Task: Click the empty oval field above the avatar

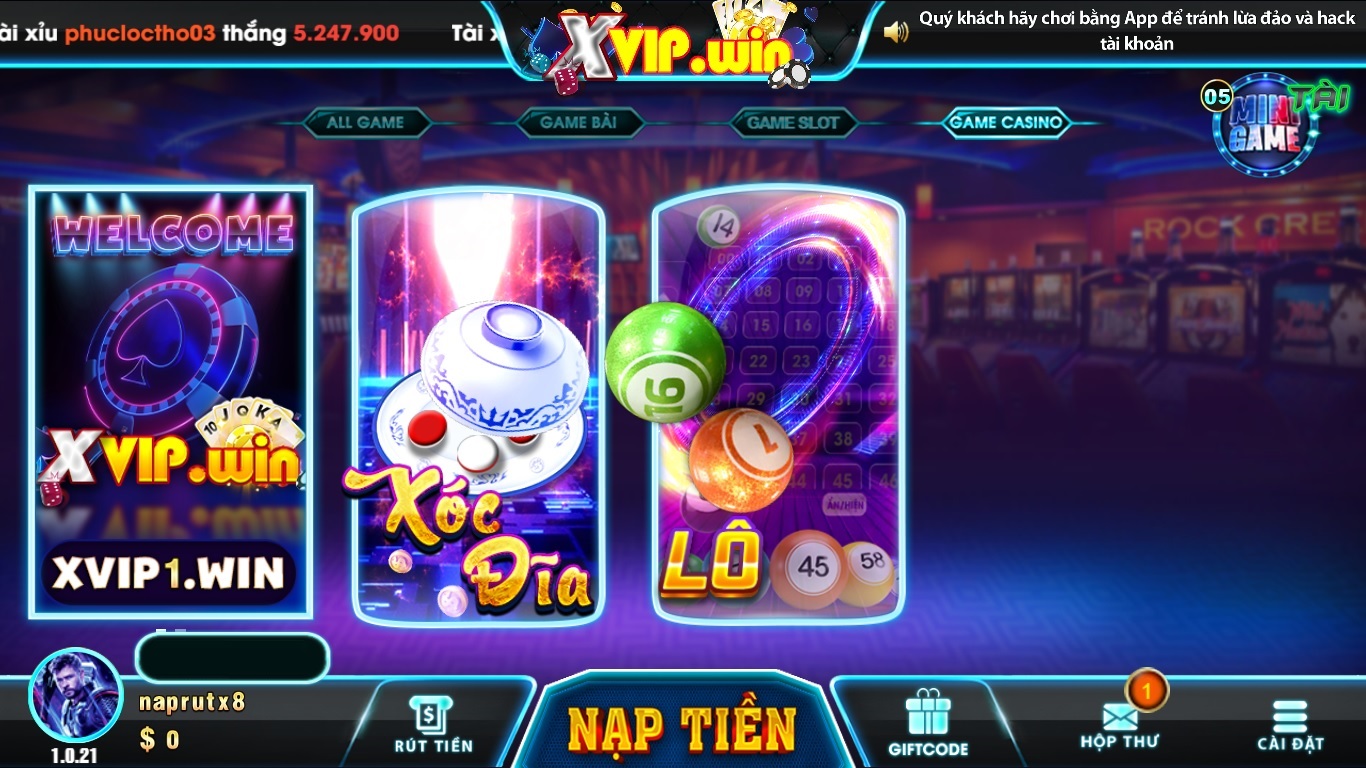Action: pyautogui.click(x=232, y=657)
